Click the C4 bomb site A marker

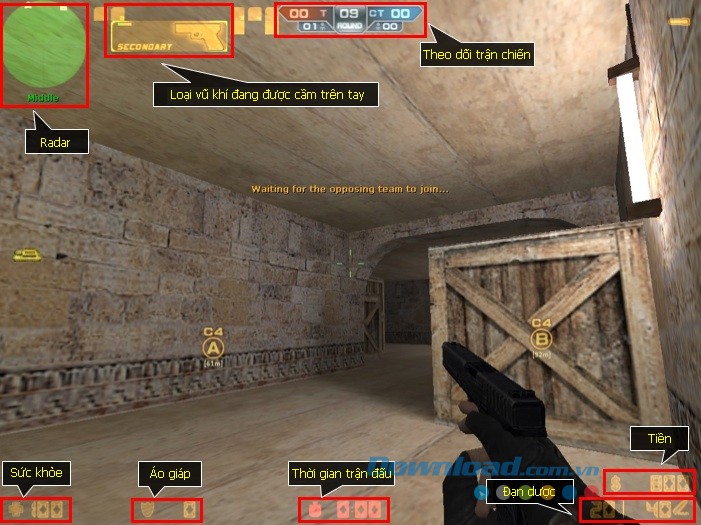(212, 347)
